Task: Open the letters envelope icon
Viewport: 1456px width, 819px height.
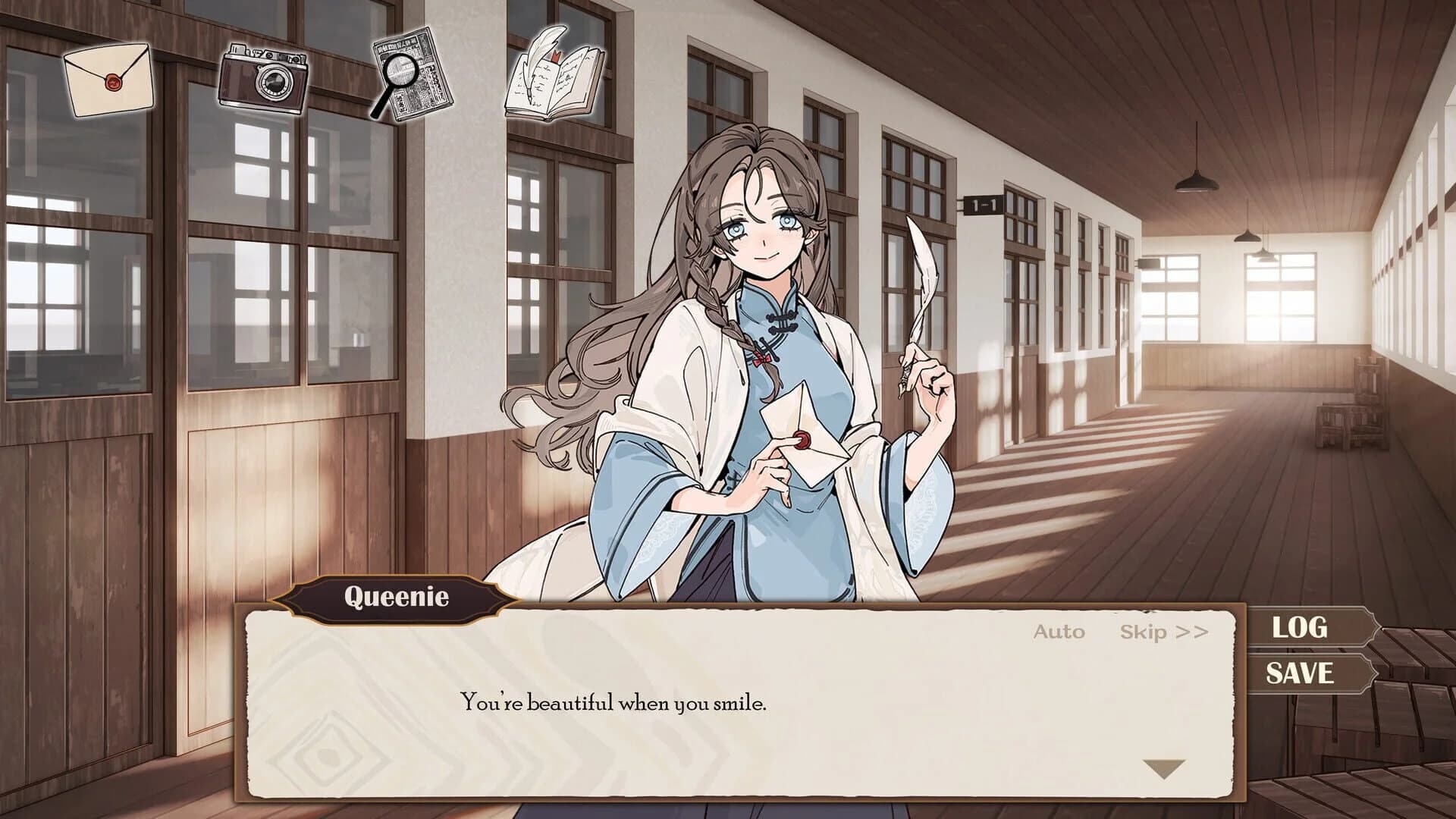Action: 110,80
